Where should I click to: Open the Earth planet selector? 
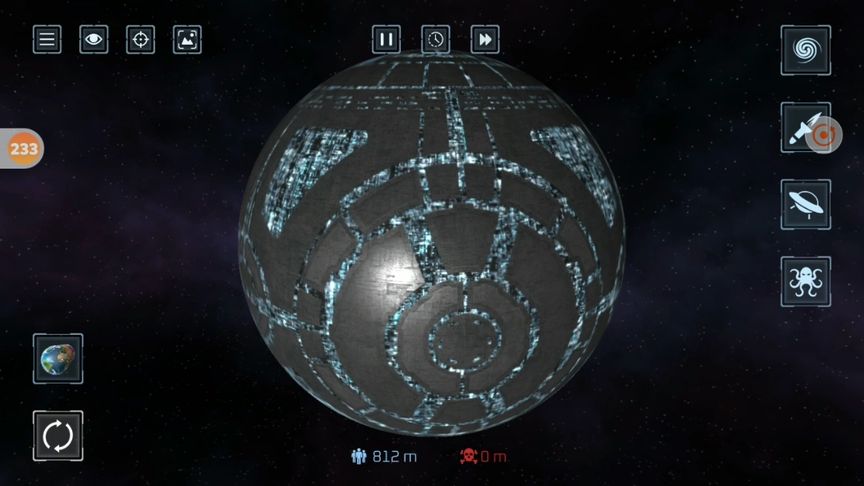58,359
